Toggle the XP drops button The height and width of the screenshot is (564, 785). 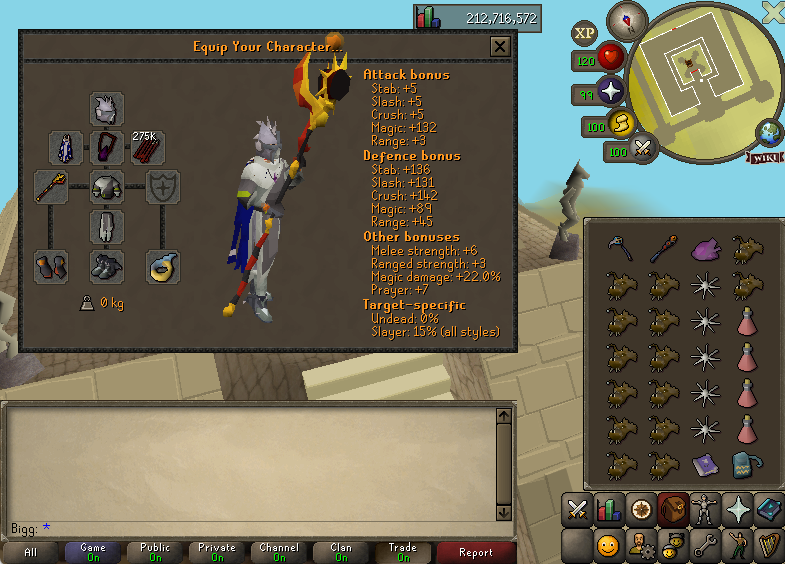pyautogui.click(x=585, y=34)
